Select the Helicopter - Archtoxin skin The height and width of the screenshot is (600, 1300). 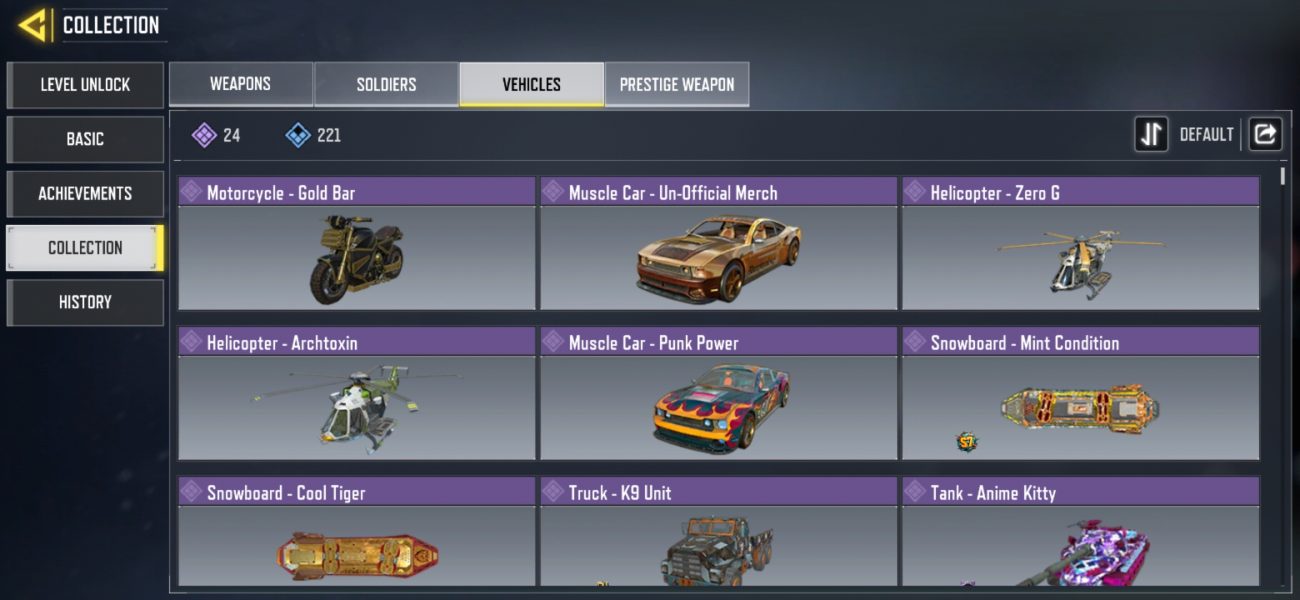pos(357,395)
